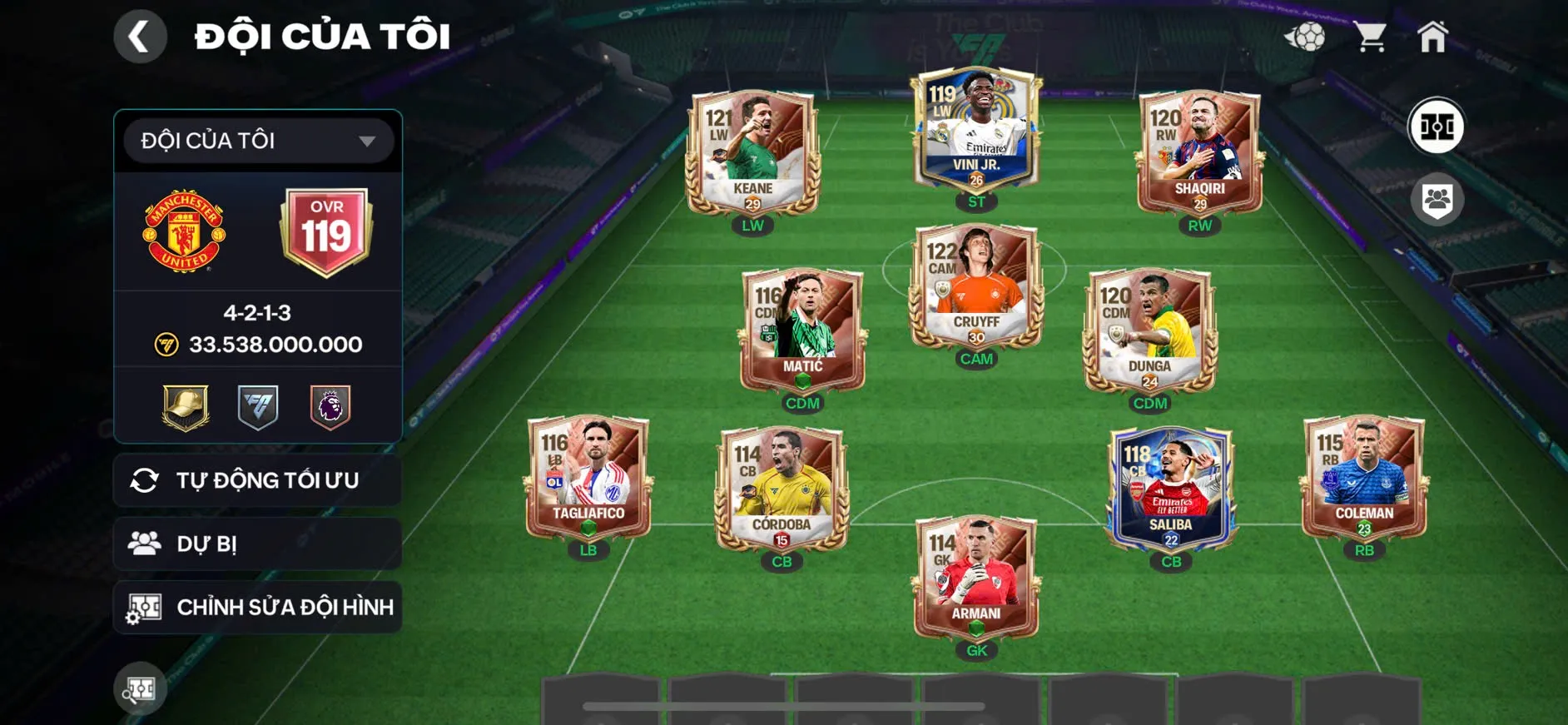Viewport: 1568px width, 725px height.
Task: Tap CHỈNH SỬA ĐỘI HÌNH to edit lineup
Action: pos(256,607)
